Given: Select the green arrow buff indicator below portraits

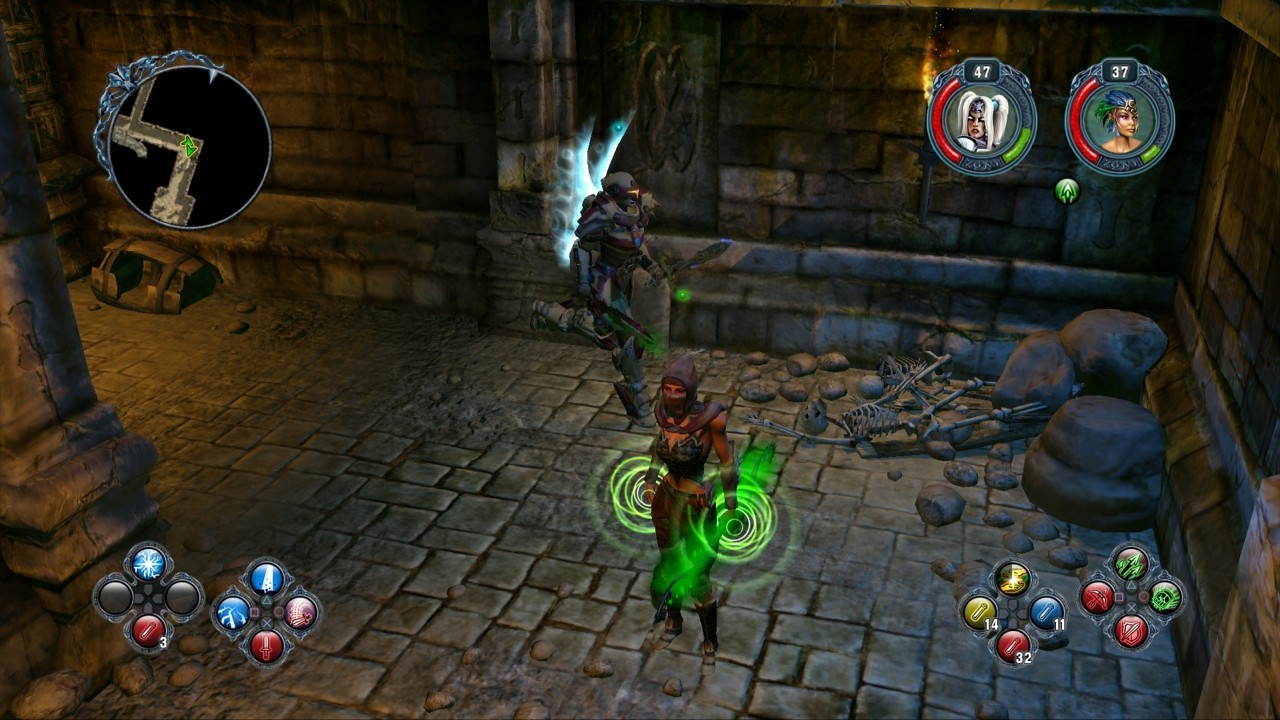Looking at the screenshot, I should point(1067,187).
